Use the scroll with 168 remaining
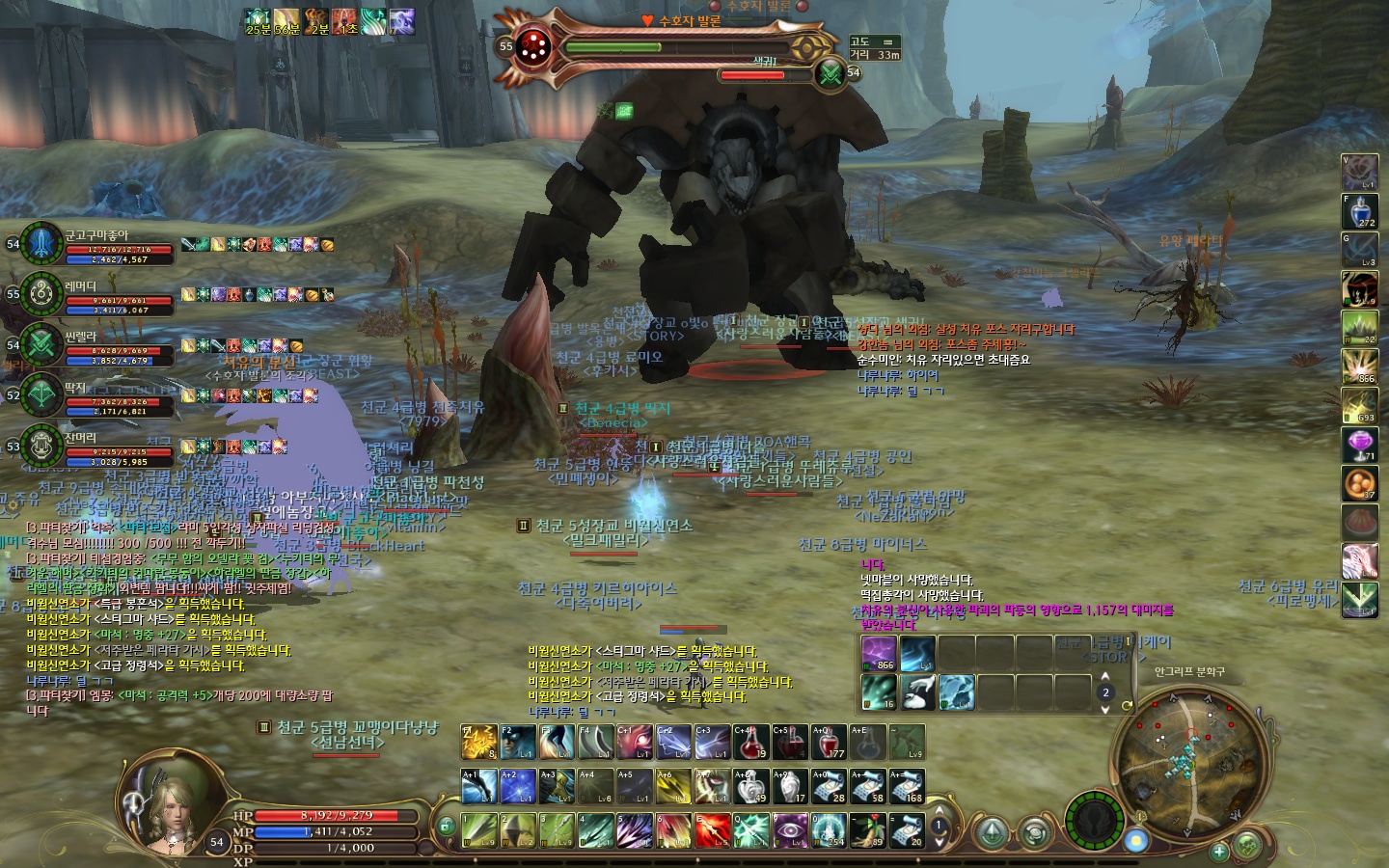This screenshot has height=868, width=1389. coord(907,786)
